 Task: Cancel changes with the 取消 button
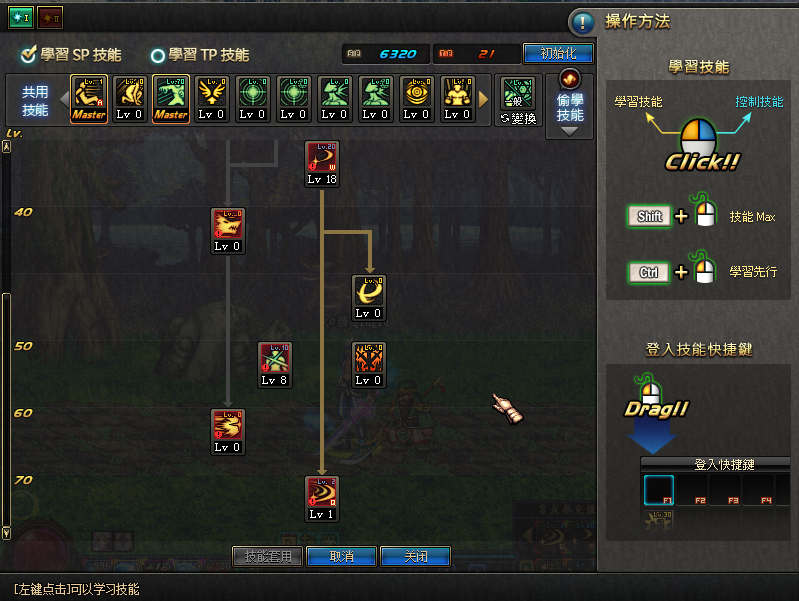341,556
